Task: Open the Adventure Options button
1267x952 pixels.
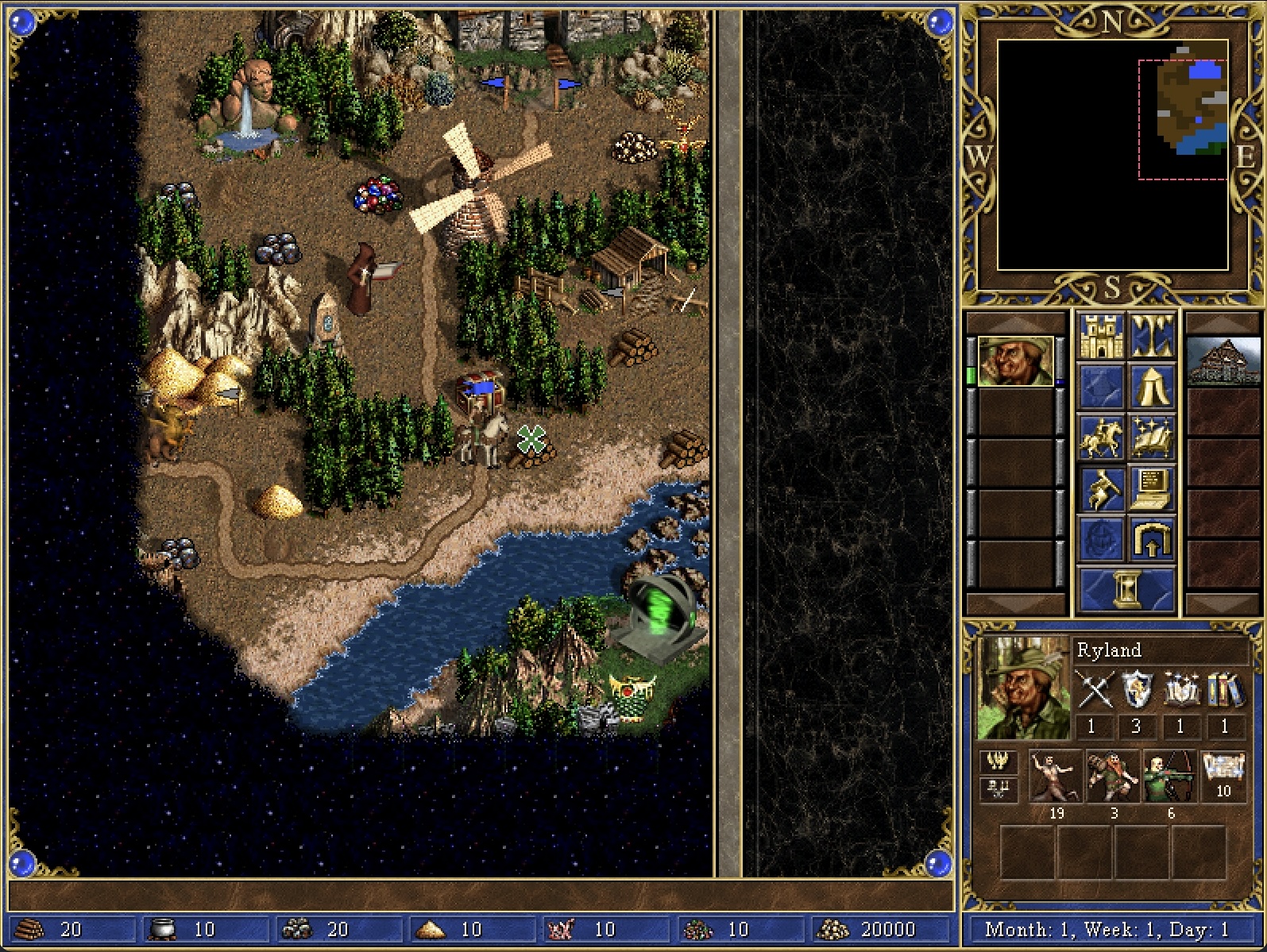Action: click(x=1100, y=488)
